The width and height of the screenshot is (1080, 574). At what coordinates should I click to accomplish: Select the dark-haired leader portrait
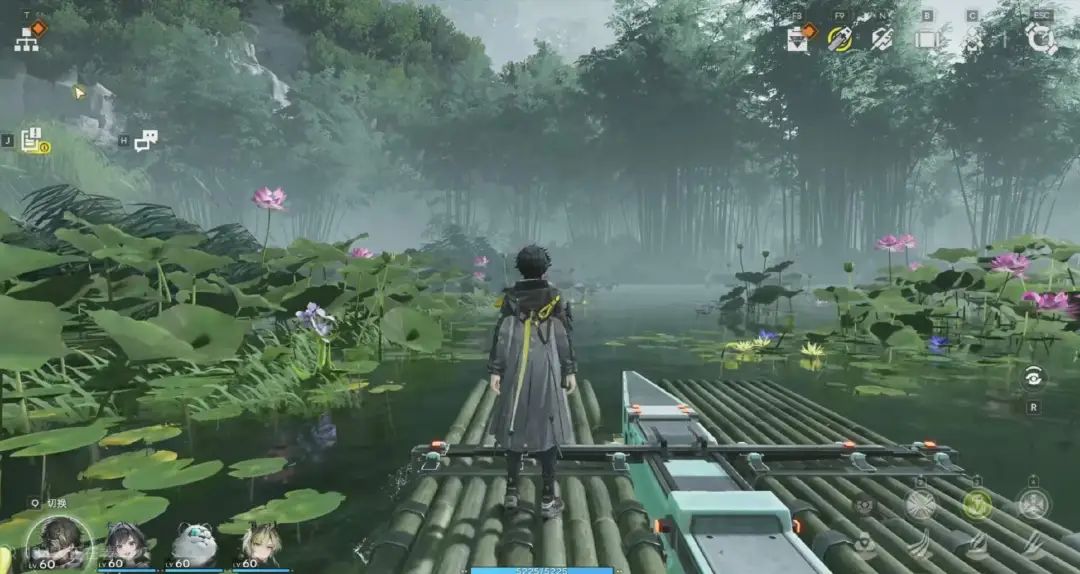coord(59,544)
